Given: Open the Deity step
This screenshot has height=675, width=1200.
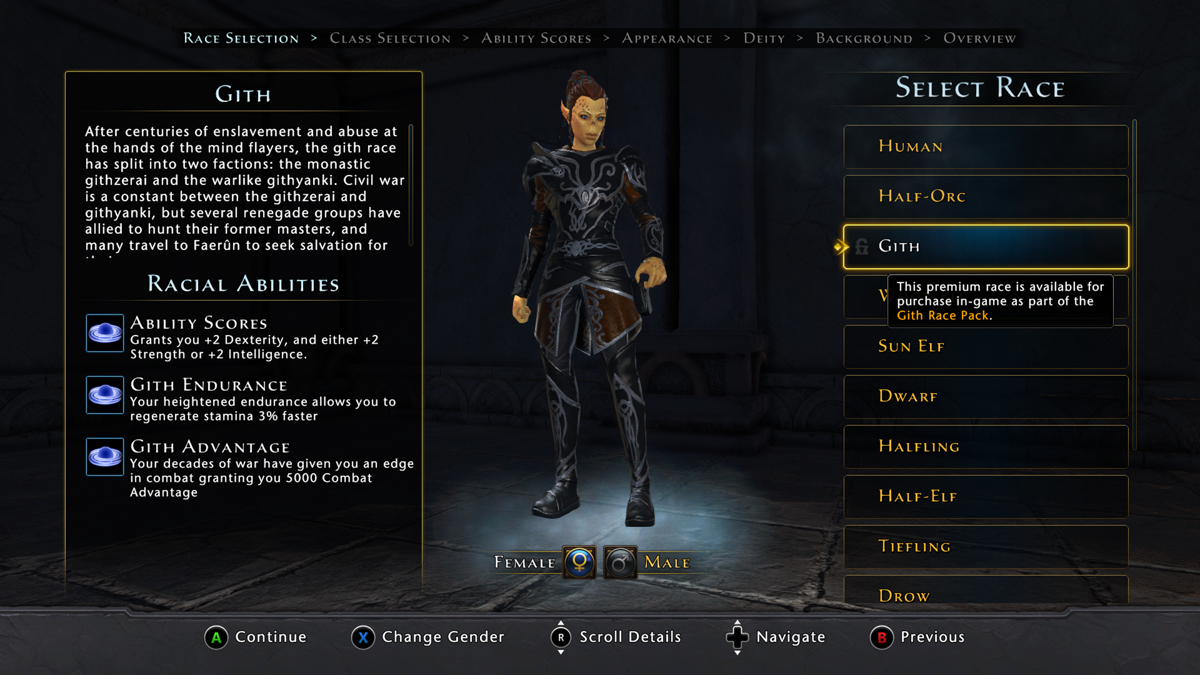Looking at the screenshot, I should tap(764, 39).
